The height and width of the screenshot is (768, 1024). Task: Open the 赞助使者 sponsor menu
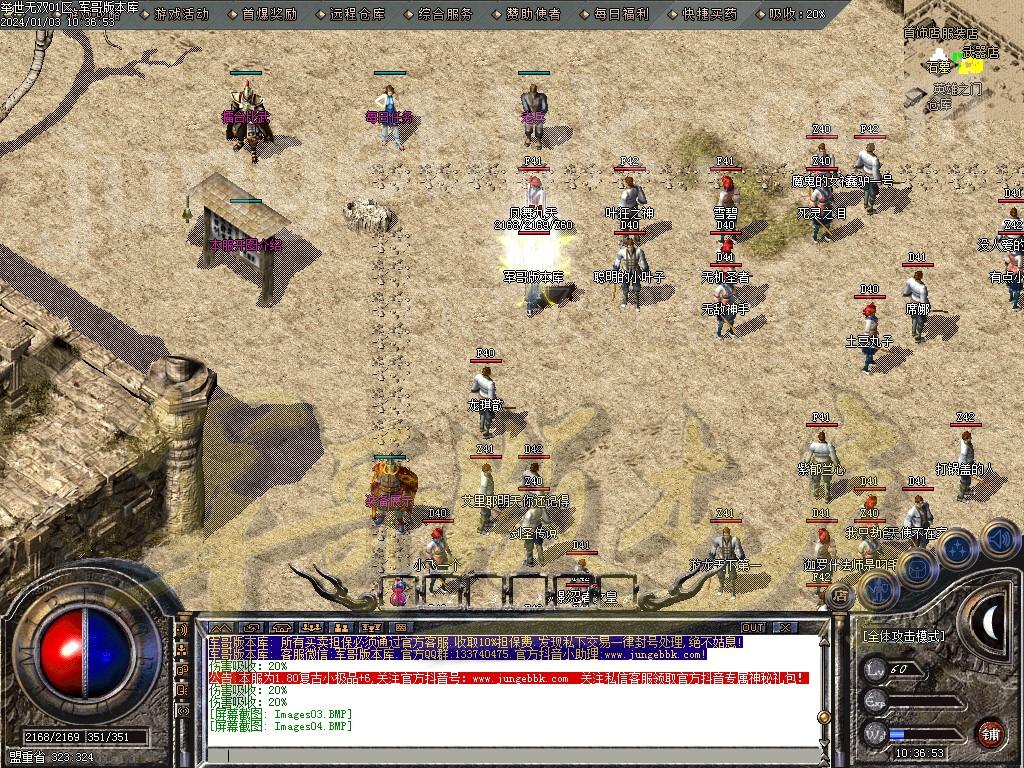533,14
